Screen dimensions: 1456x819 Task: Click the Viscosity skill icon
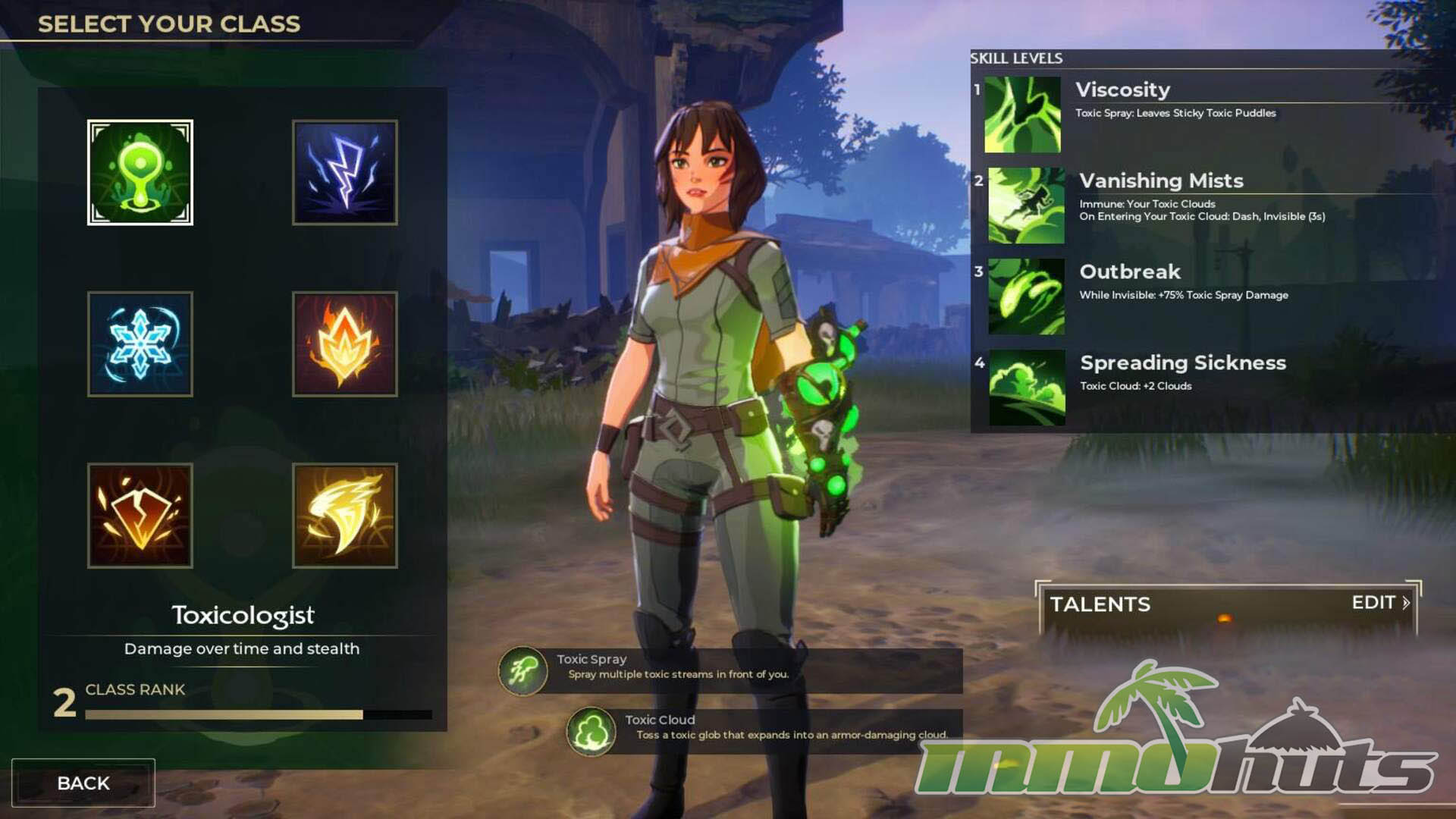1022,115
